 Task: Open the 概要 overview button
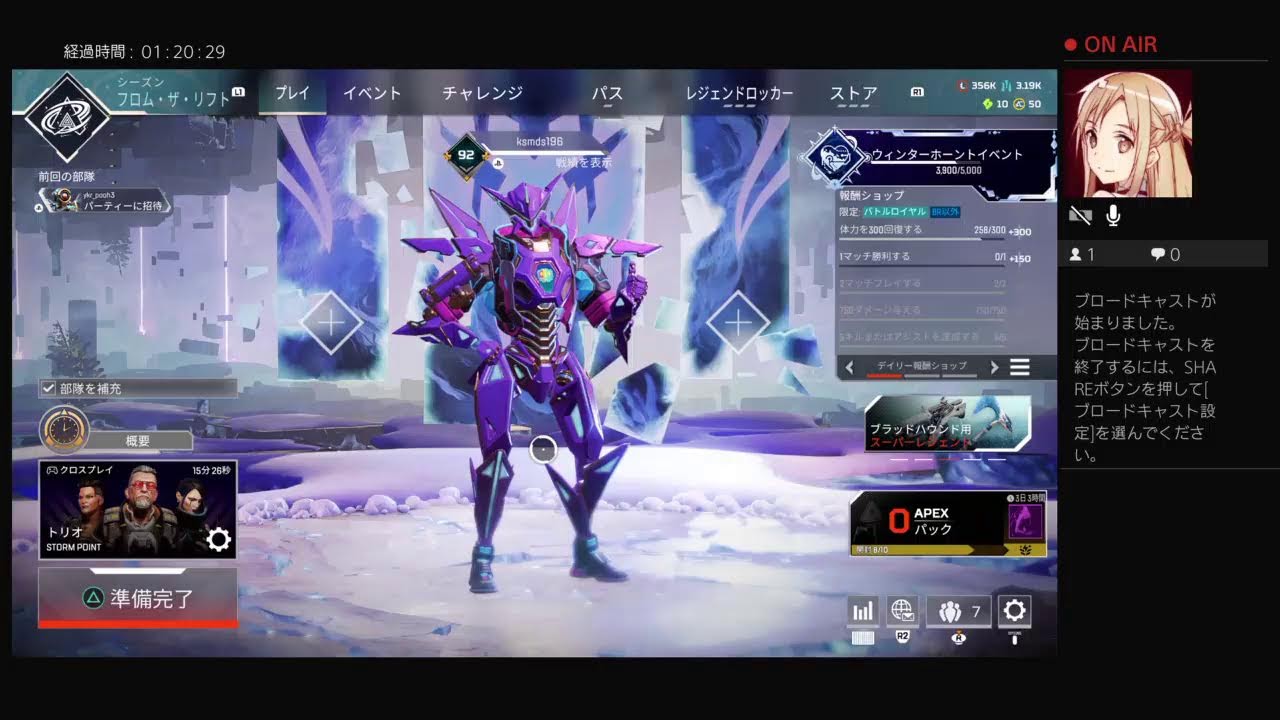pyautogui.click(x=137, y=441)
